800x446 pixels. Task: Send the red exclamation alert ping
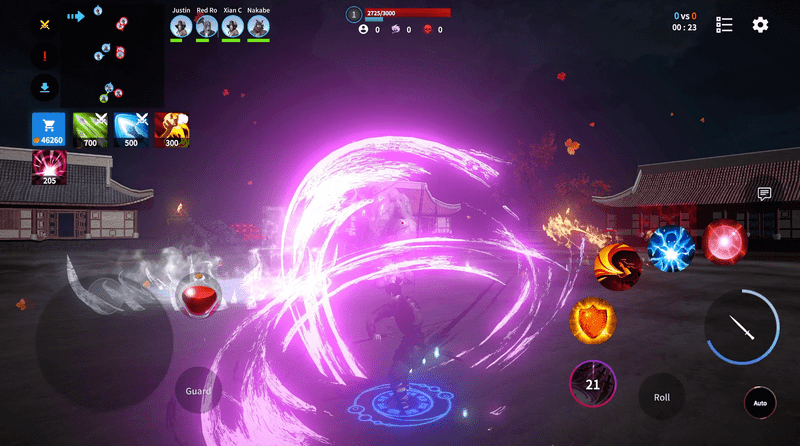45,55
